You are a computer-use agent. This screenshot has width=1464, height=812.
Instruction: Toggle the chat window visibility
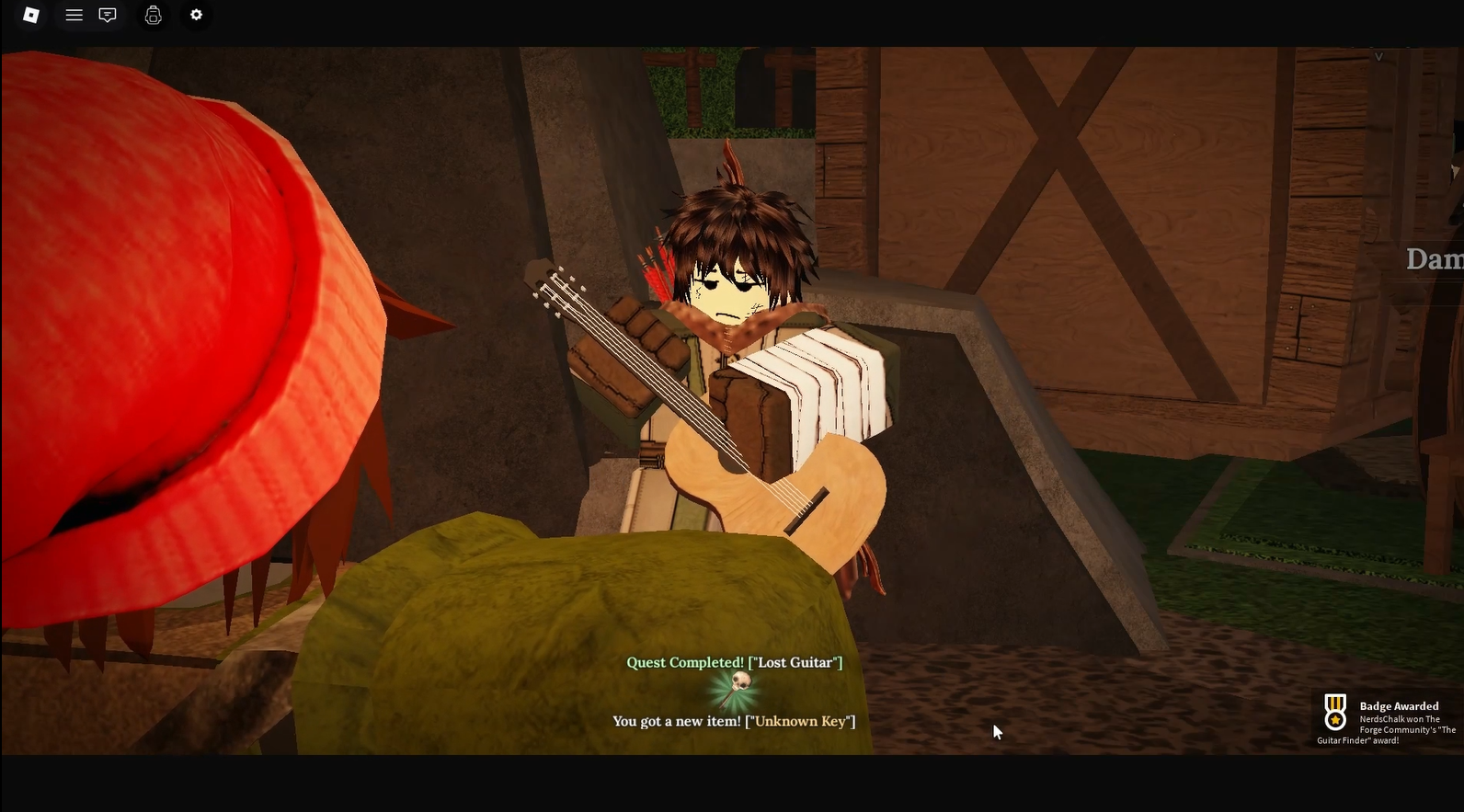109,15
